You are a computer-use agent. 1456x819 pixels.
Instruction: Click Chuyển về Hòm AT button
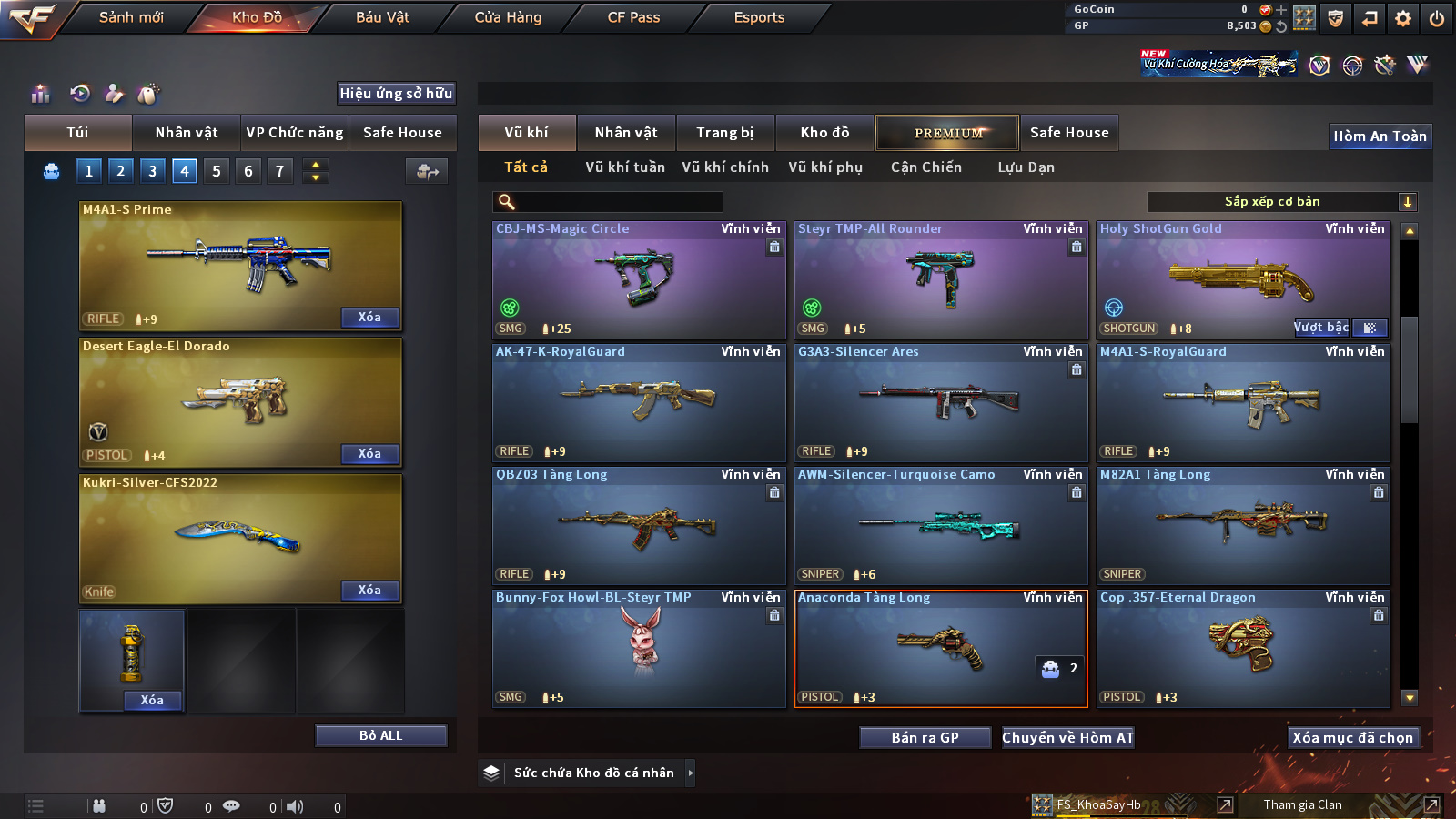click(x=1068, y=737)
